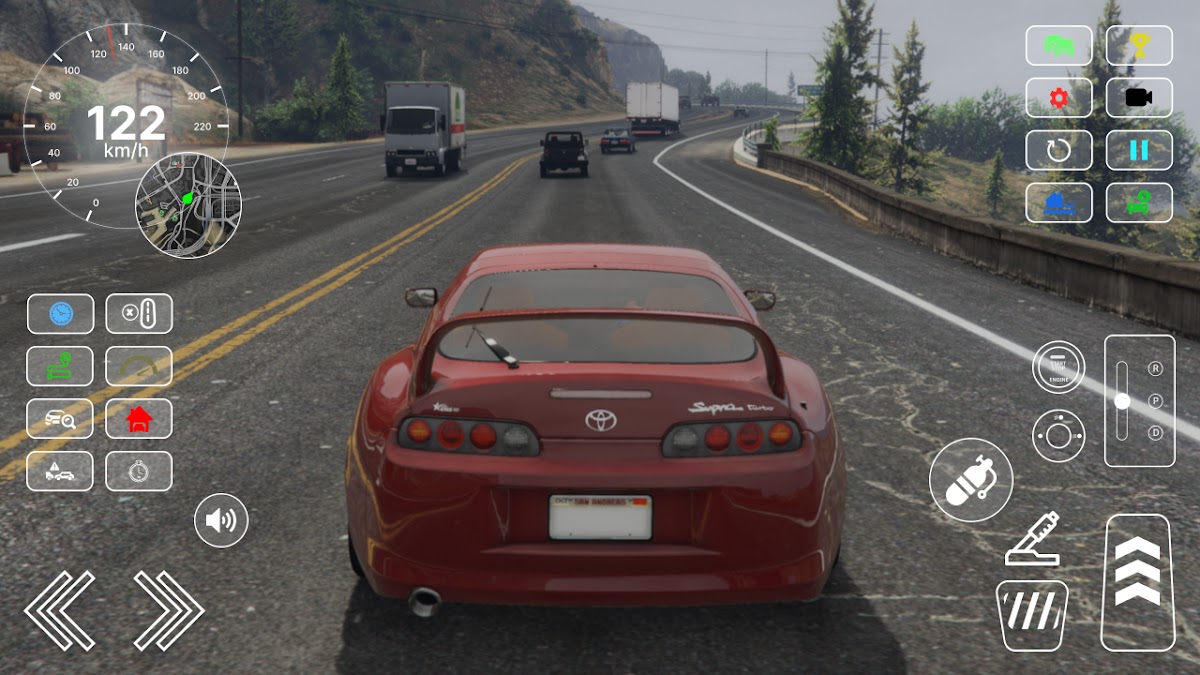The width and height of the screenshot is (1200, 675).
Task: Activate the nitro boost bottle
Action: point(970,480)
